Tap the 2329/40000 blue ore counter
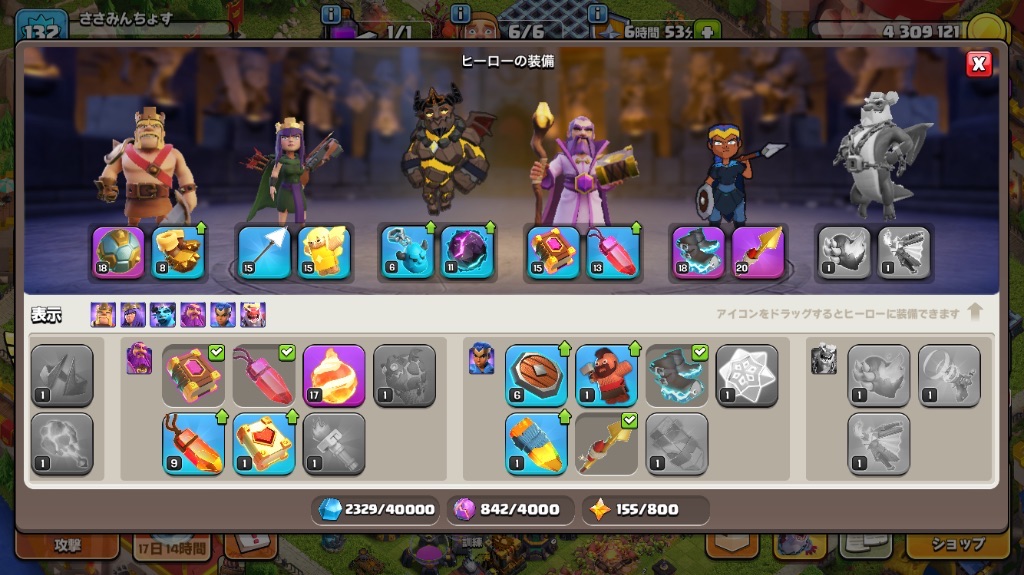1024x575 pixels. point(377,509)
